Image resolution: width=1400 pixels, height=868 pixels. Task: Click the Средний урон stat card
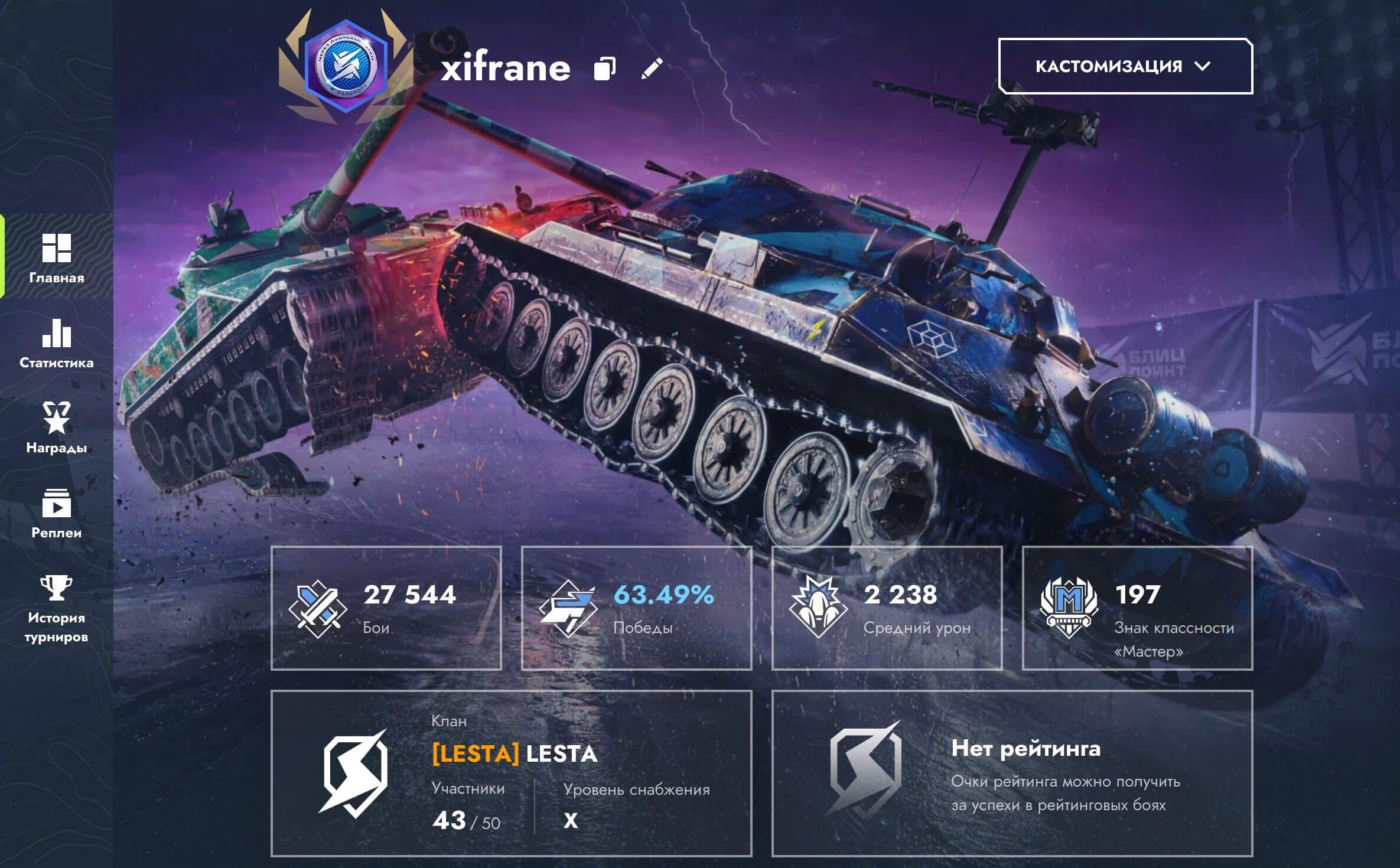887,608
